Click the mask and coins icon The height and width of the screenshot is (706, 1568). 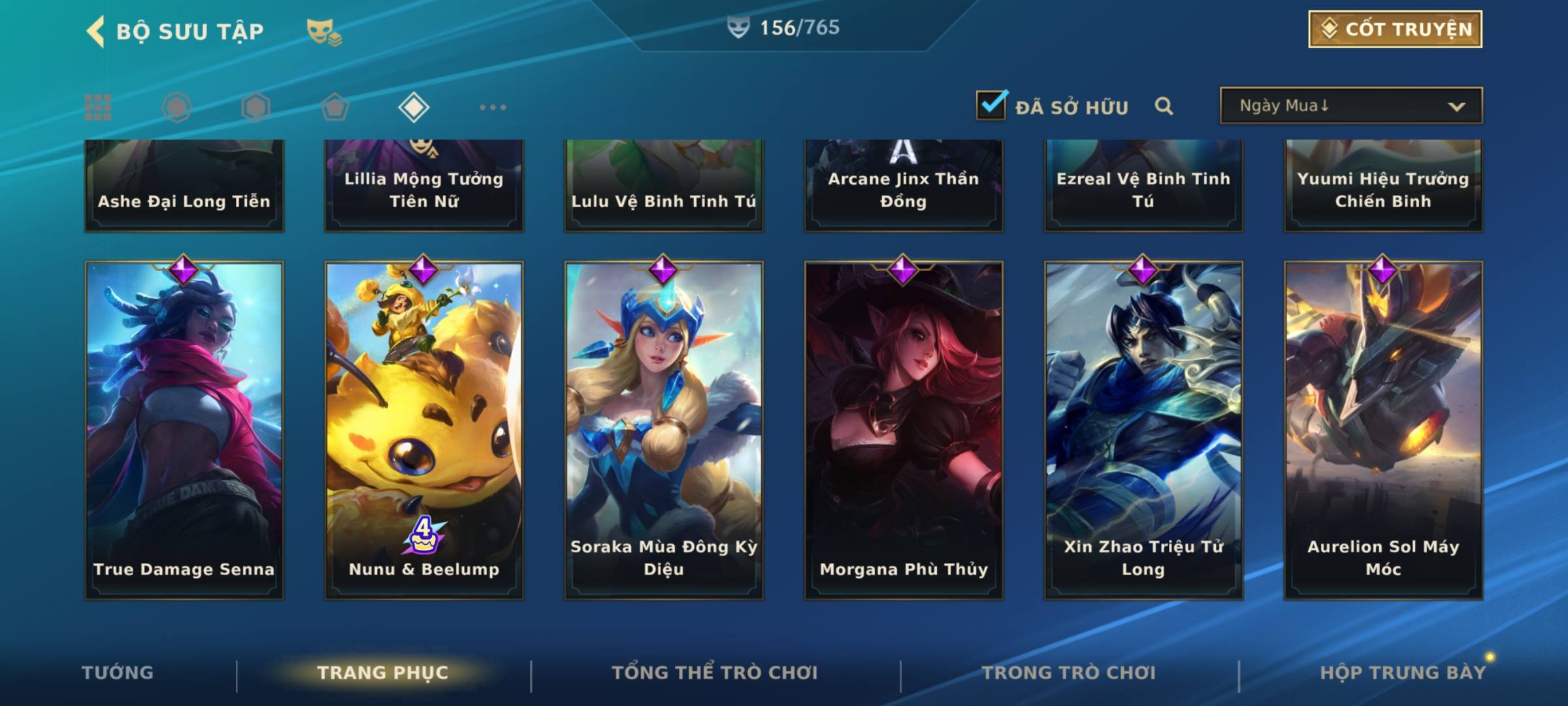point(323,31)
